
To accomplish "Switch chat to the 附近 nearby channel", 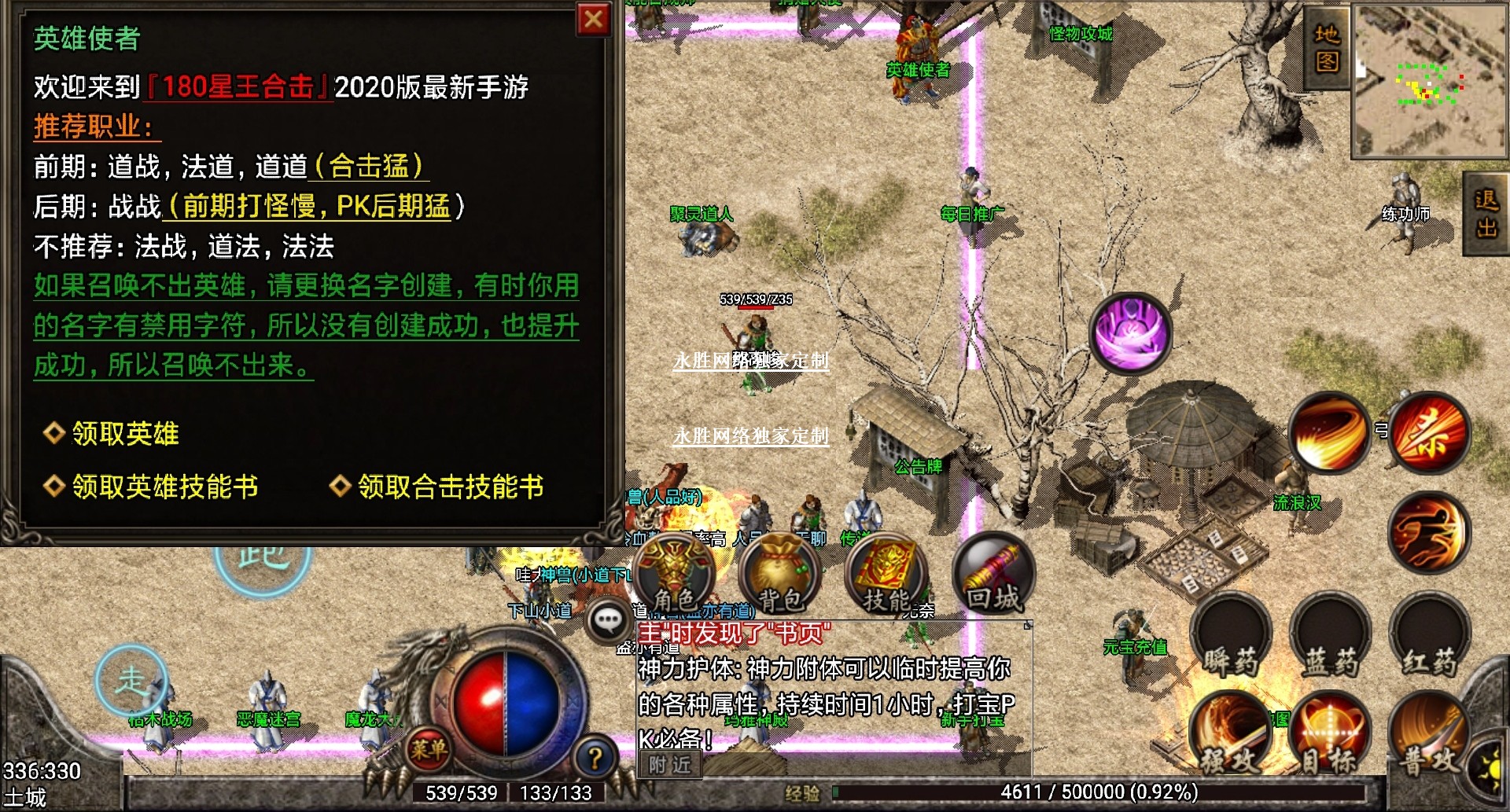I will click(x=670, y=764).
